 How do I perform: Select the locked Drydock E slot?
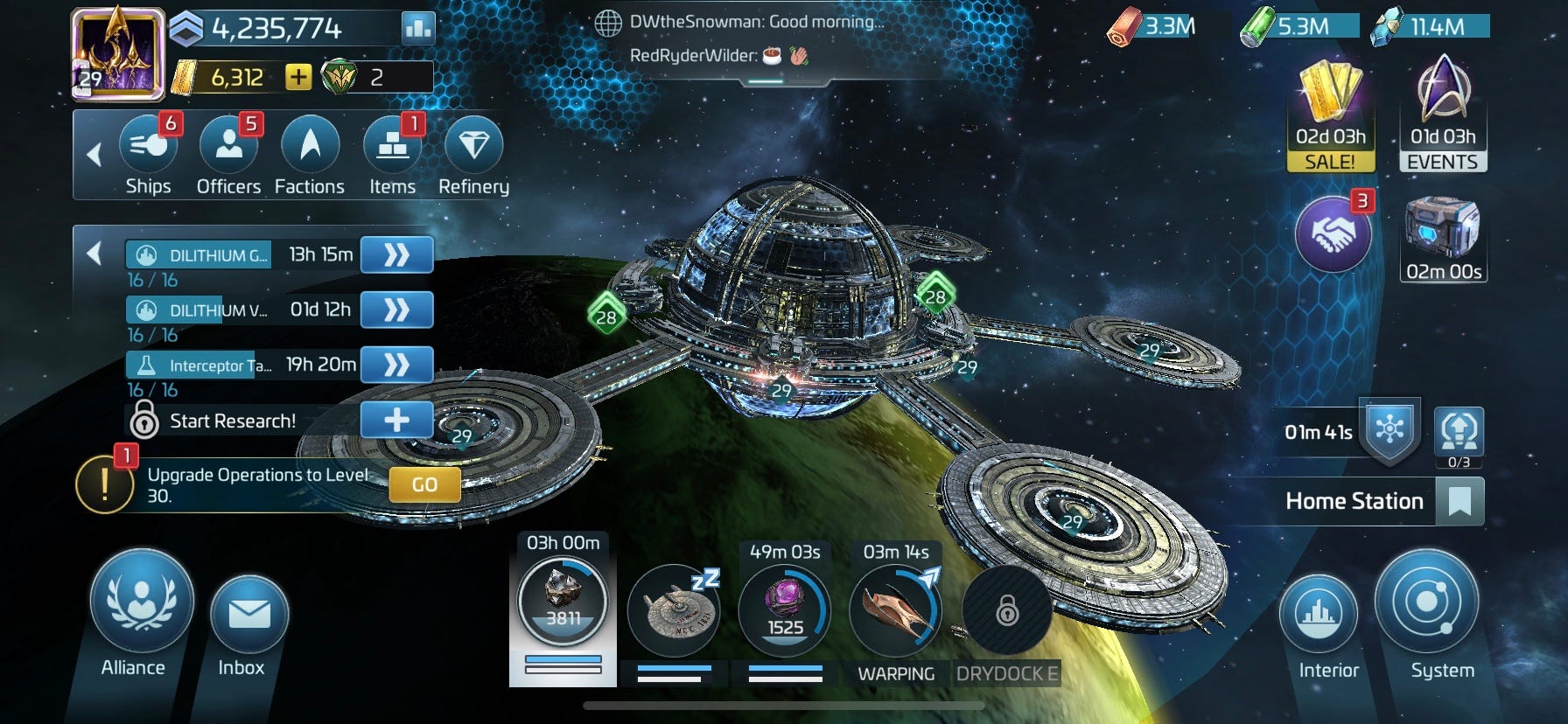[x=1007, y=610]
